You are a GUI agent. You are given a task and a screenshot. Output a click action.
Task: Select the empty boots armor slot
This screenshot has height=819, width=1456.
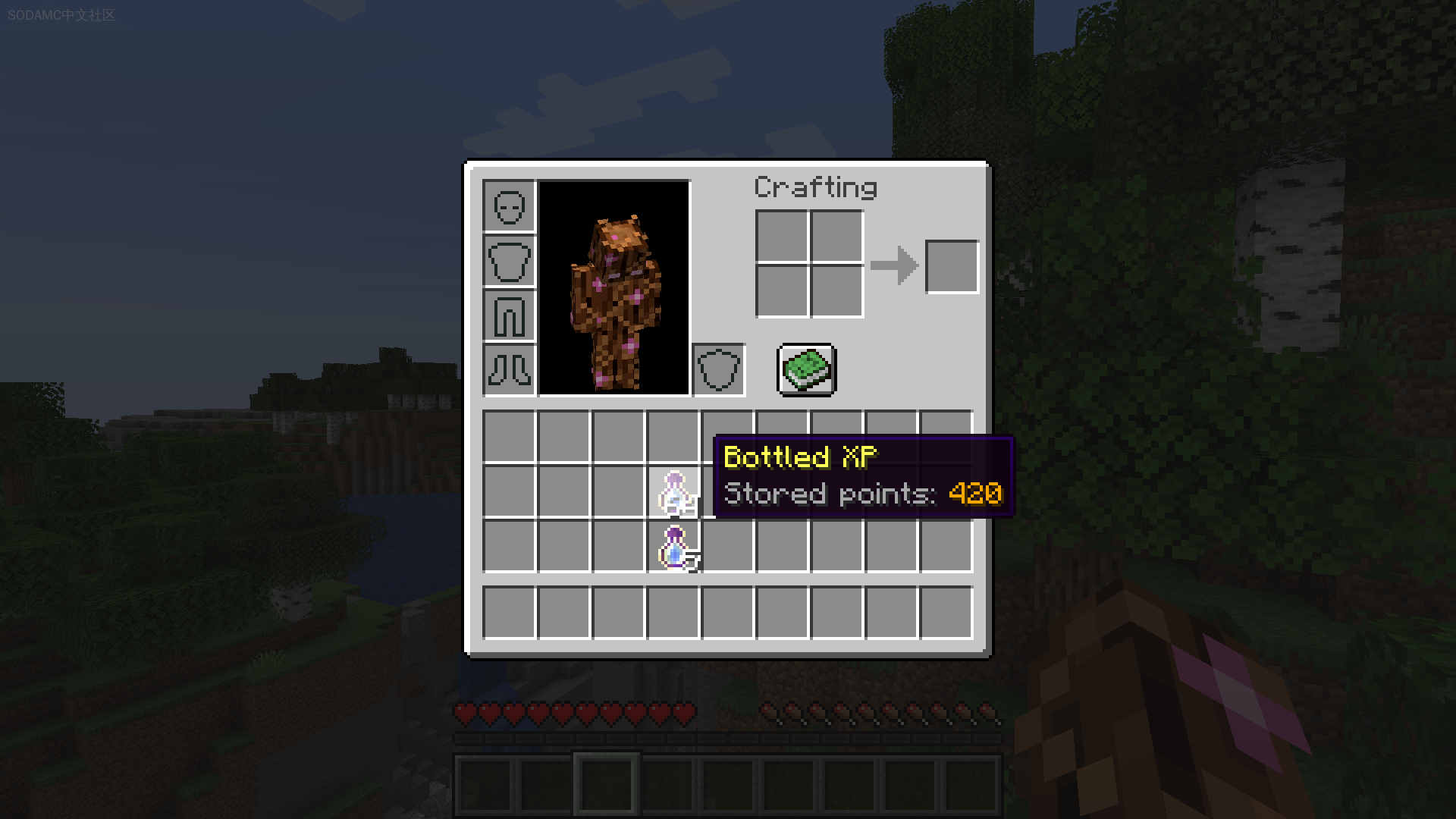[509, 370]
